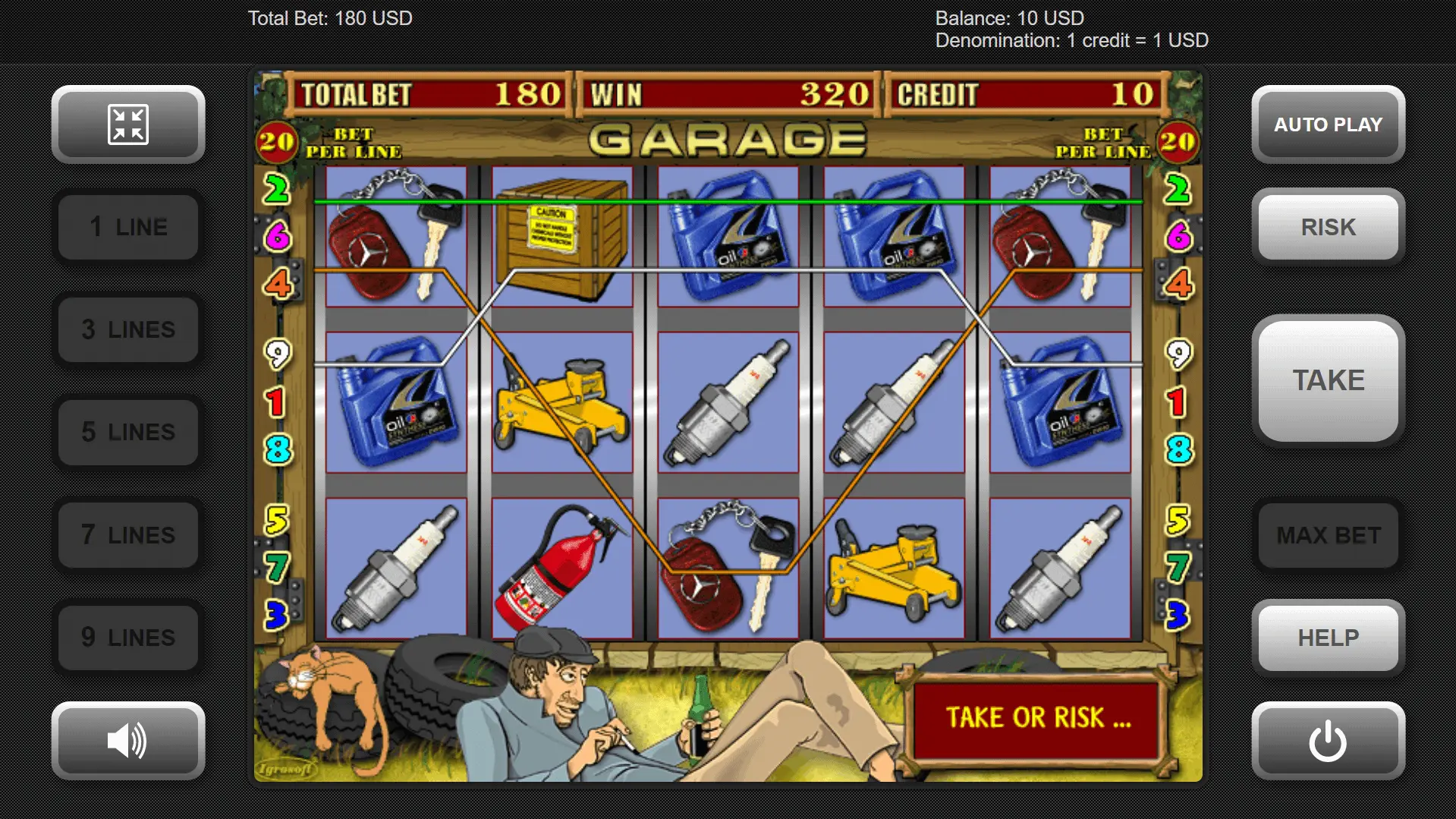
Task: Activate all 9 LINES
Action: pyautogui.click(x=128, y=638)
